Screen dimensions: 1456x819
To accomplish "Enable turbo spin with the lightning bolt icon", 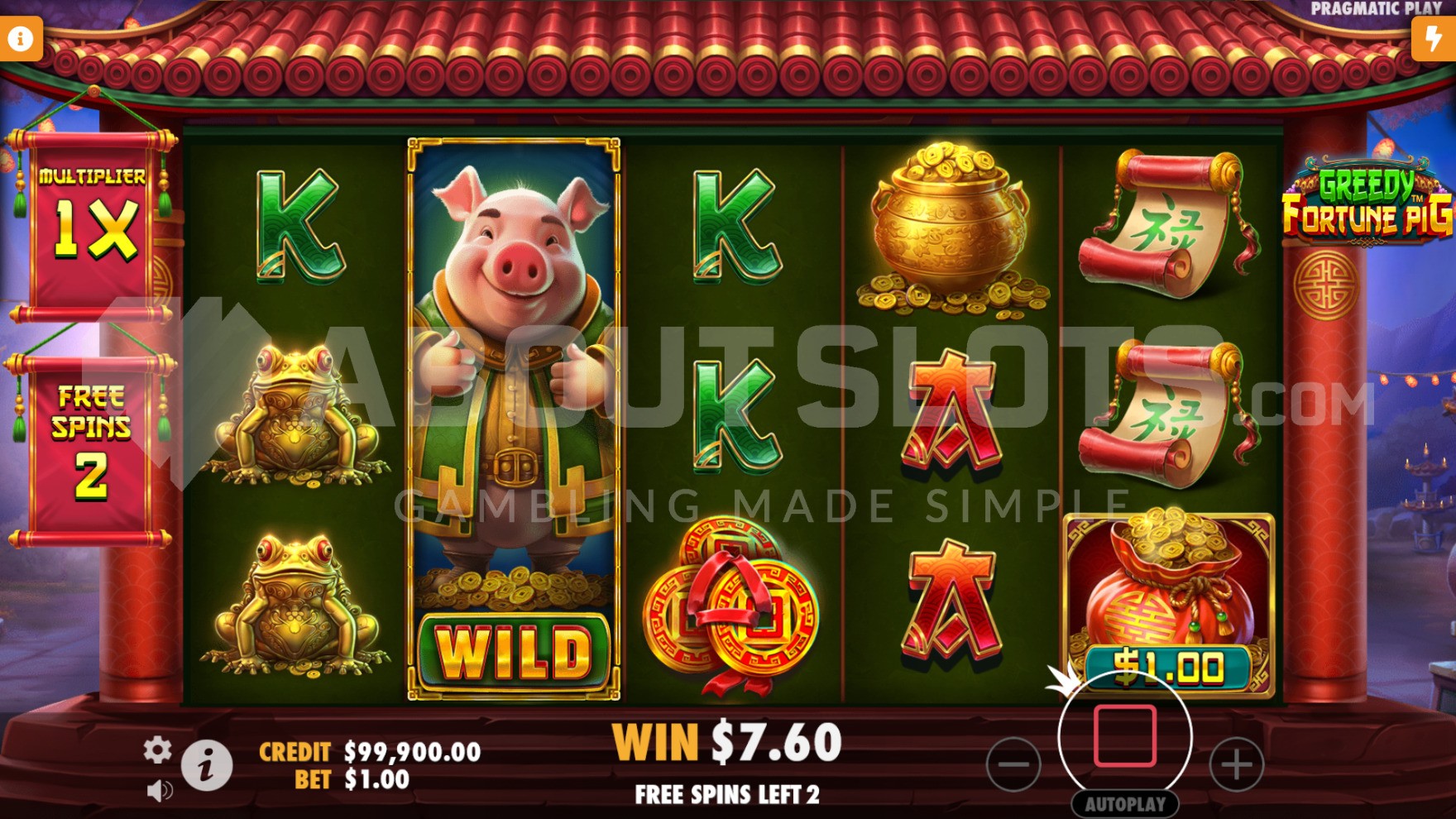I will 1434,36.
